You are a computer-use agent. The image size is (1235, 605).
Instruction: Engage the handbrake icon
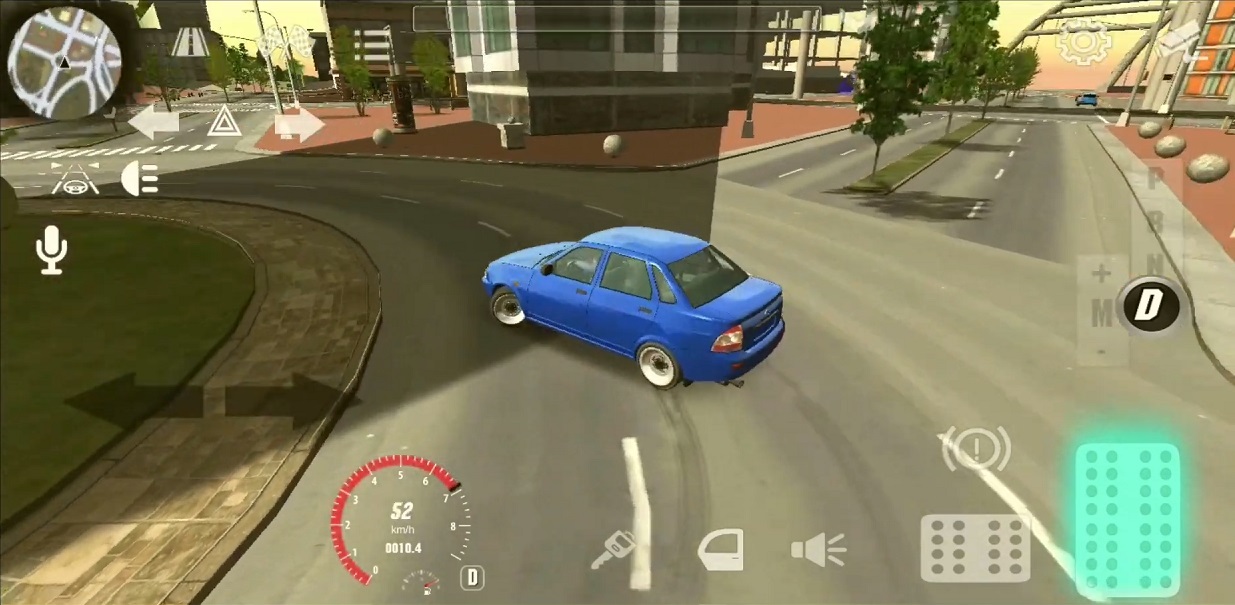click(975, 449)
